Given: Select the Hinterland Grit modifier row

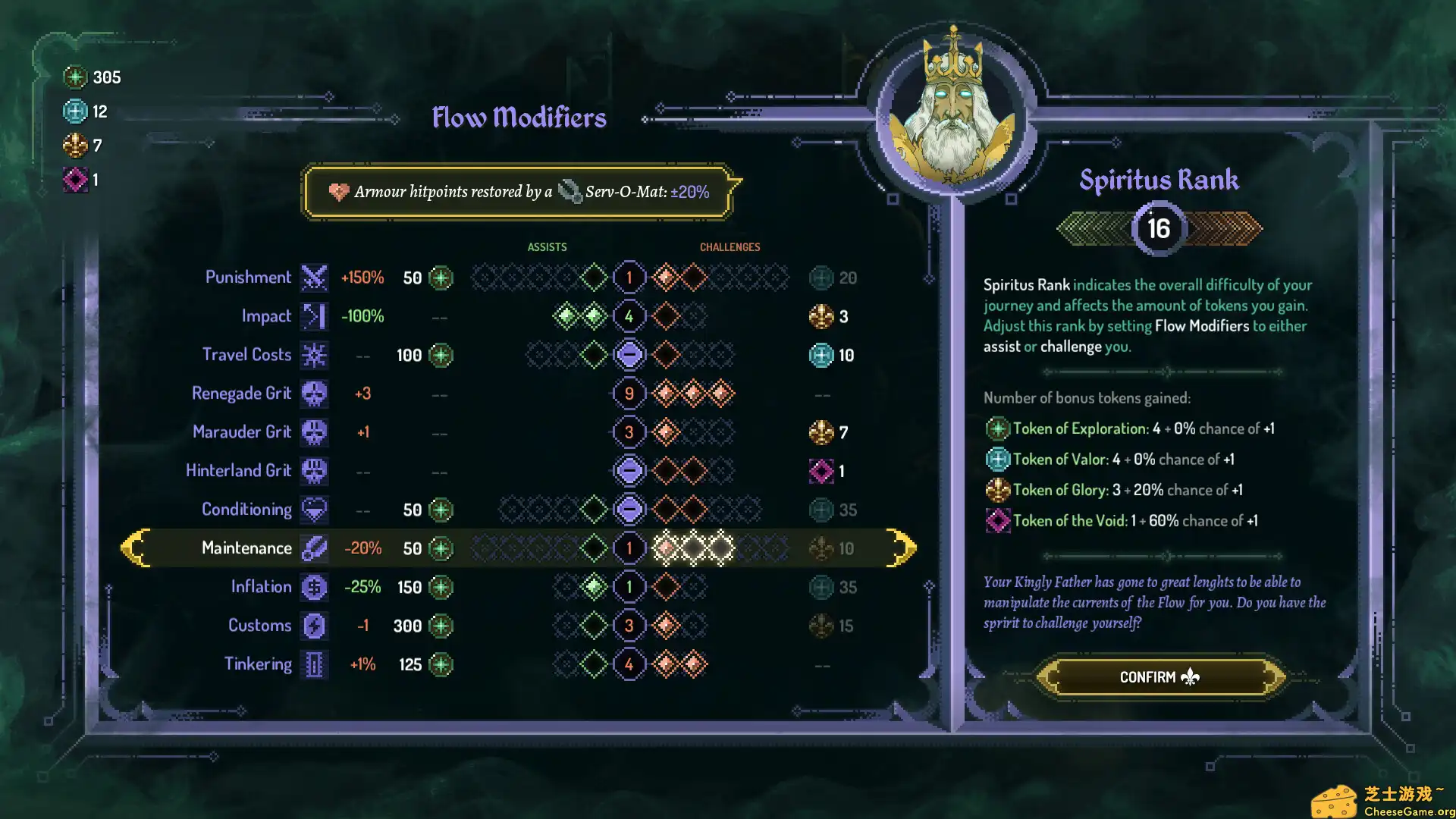Looking at the screenshot, I should pos(238,471).
